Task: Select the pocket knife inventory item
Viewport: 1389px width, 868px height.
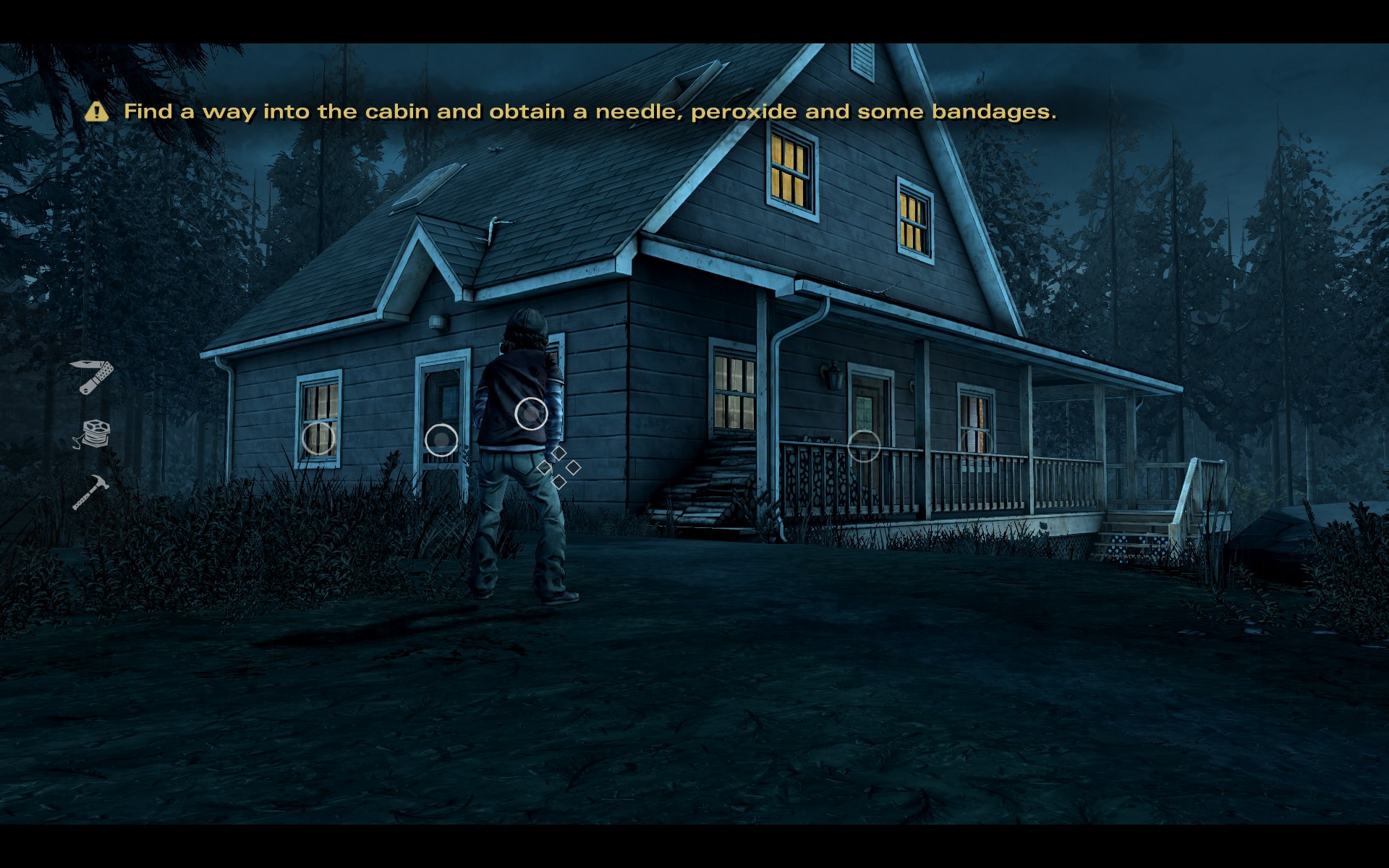Action: [92, 376]
